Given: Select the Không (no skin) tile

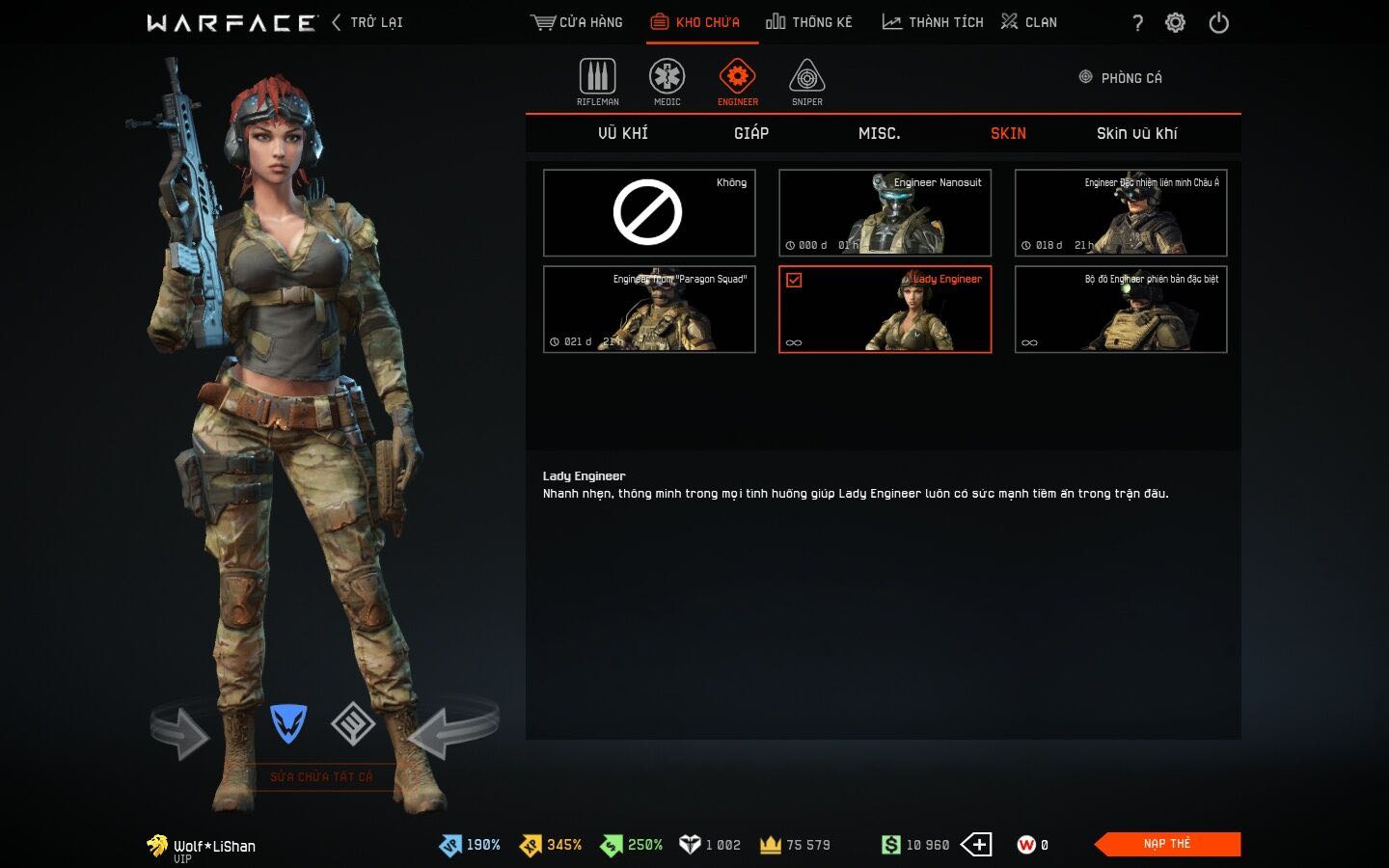Looking at the screenshot, I should coord(649,213).
